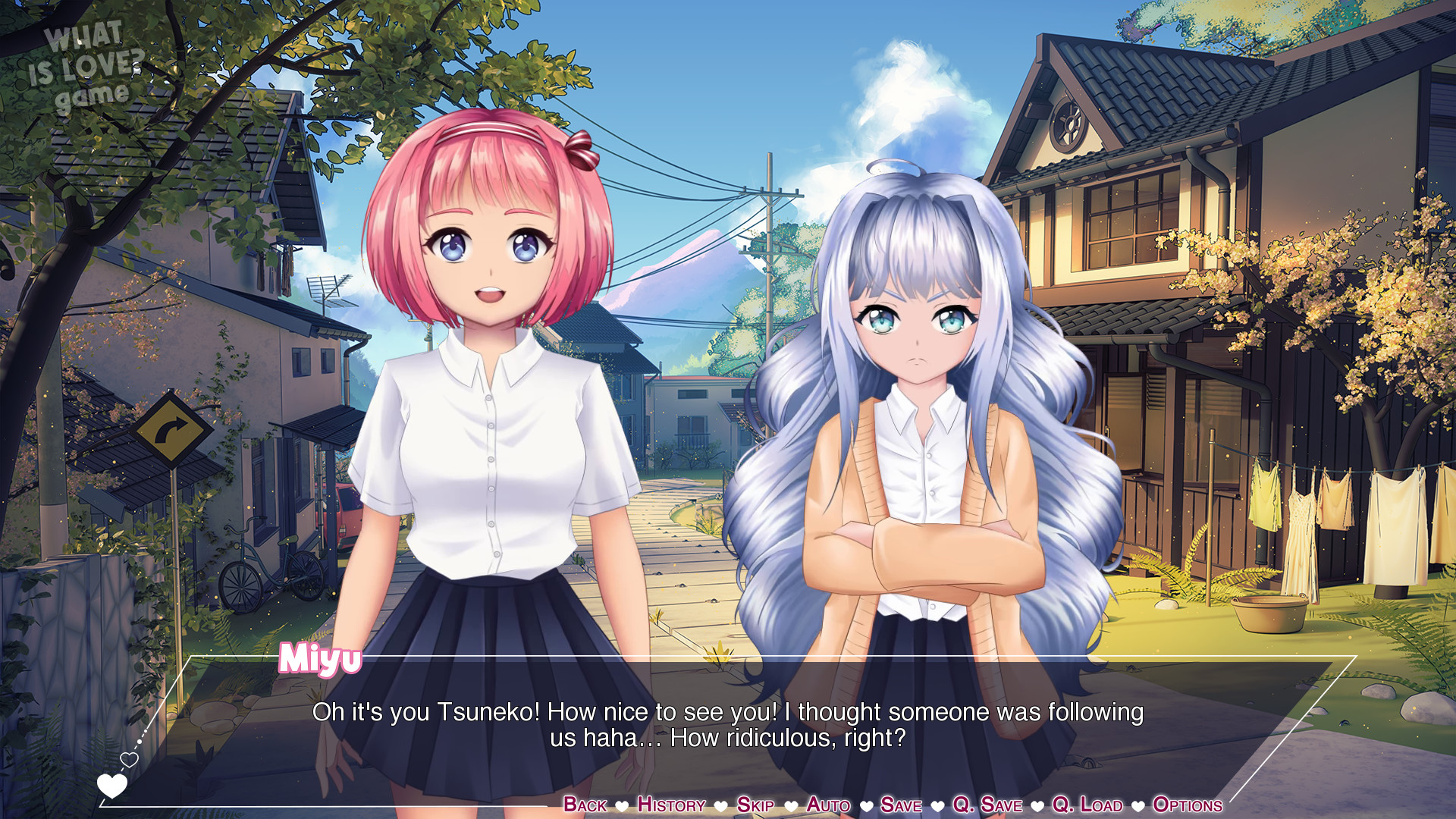Click the heart icon between Auto and Save
Viewport: 1456px width, 819px height.
[866, 806]
